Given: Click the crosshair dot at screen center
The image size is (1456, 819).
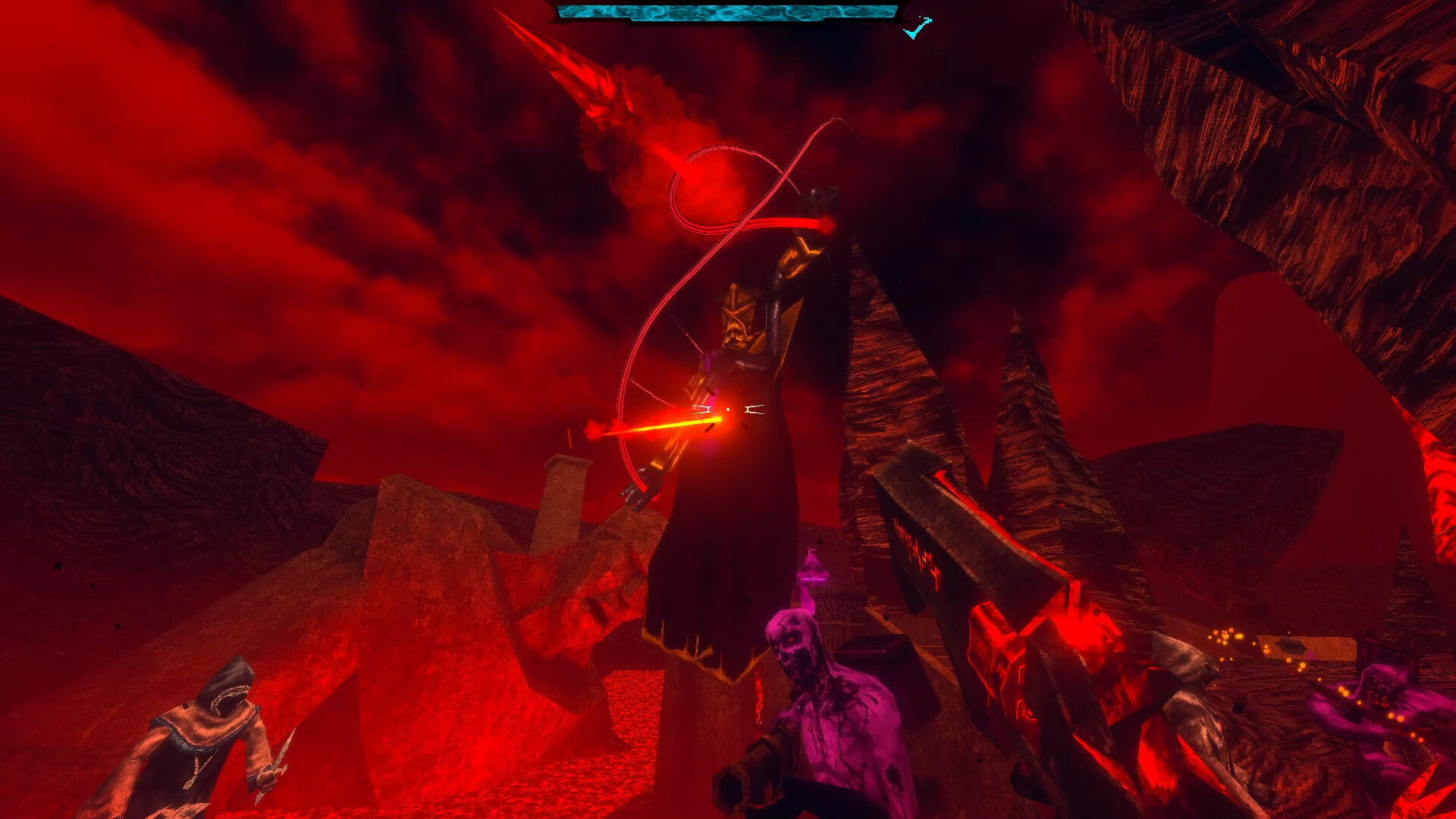Looking at the screenshot, I should pos(728,409).
